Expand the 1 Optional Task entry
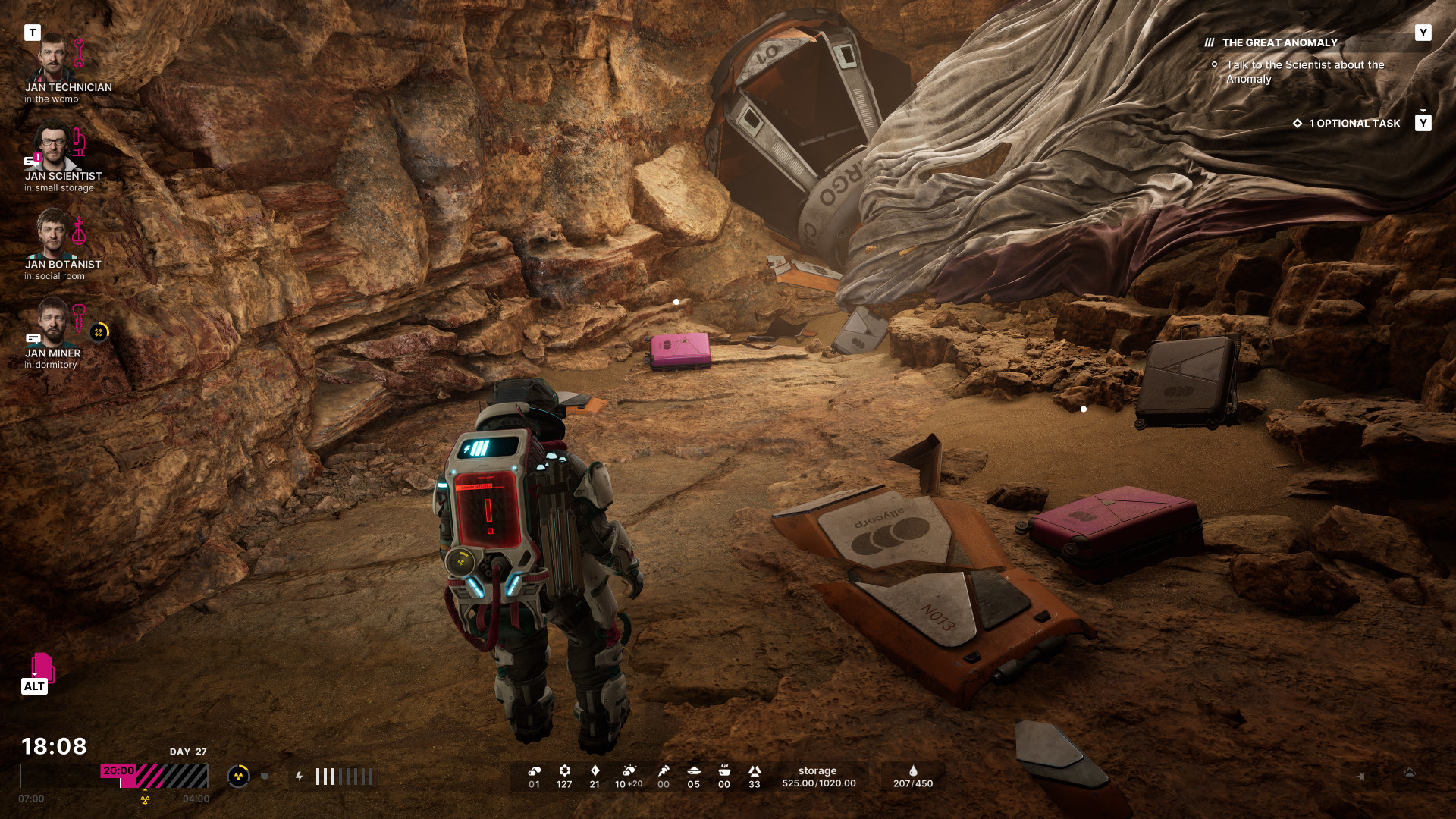The image size is (1456, 819). [1354, 124]
